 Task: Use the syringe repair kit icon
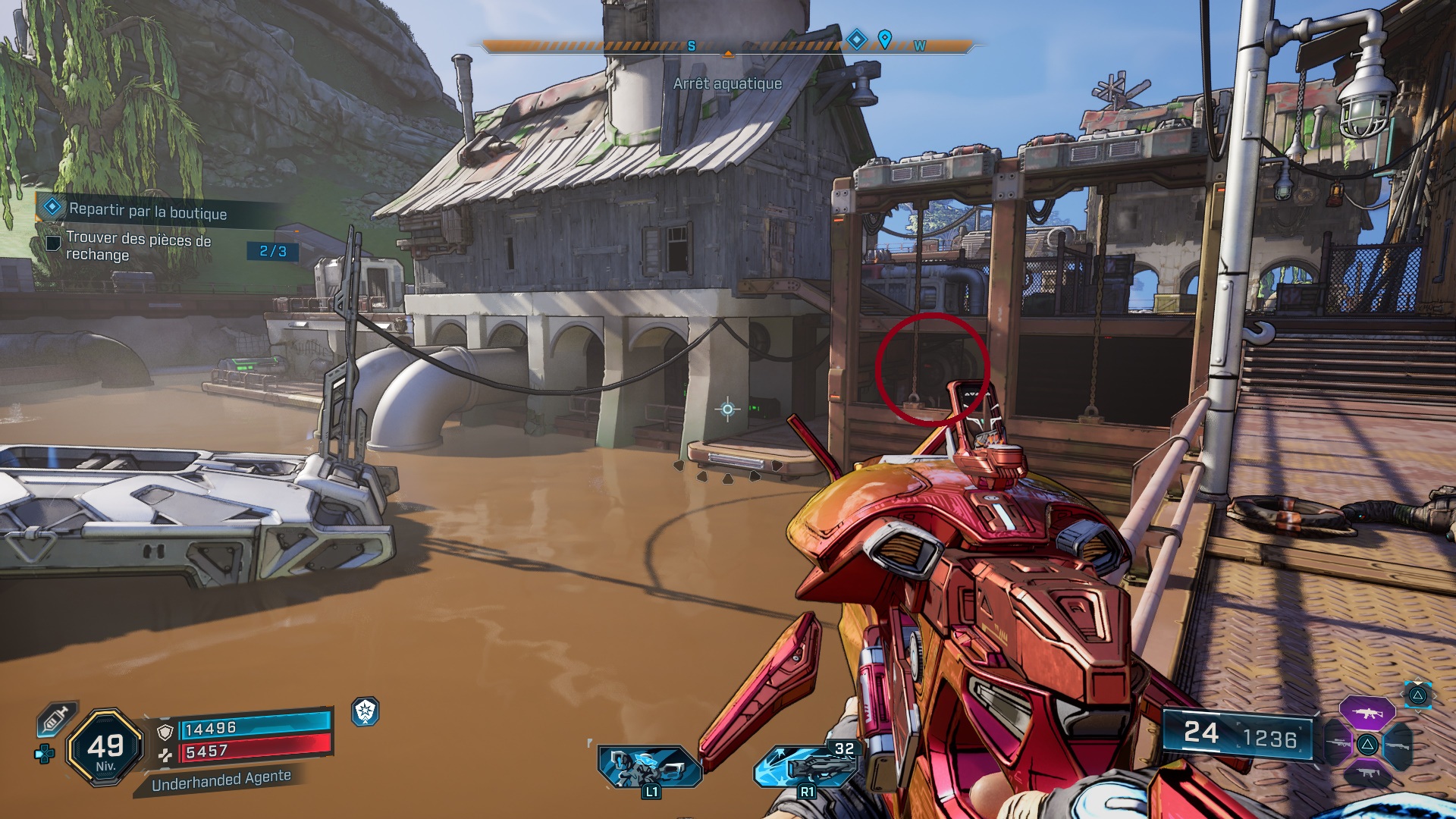pos(56,719)
